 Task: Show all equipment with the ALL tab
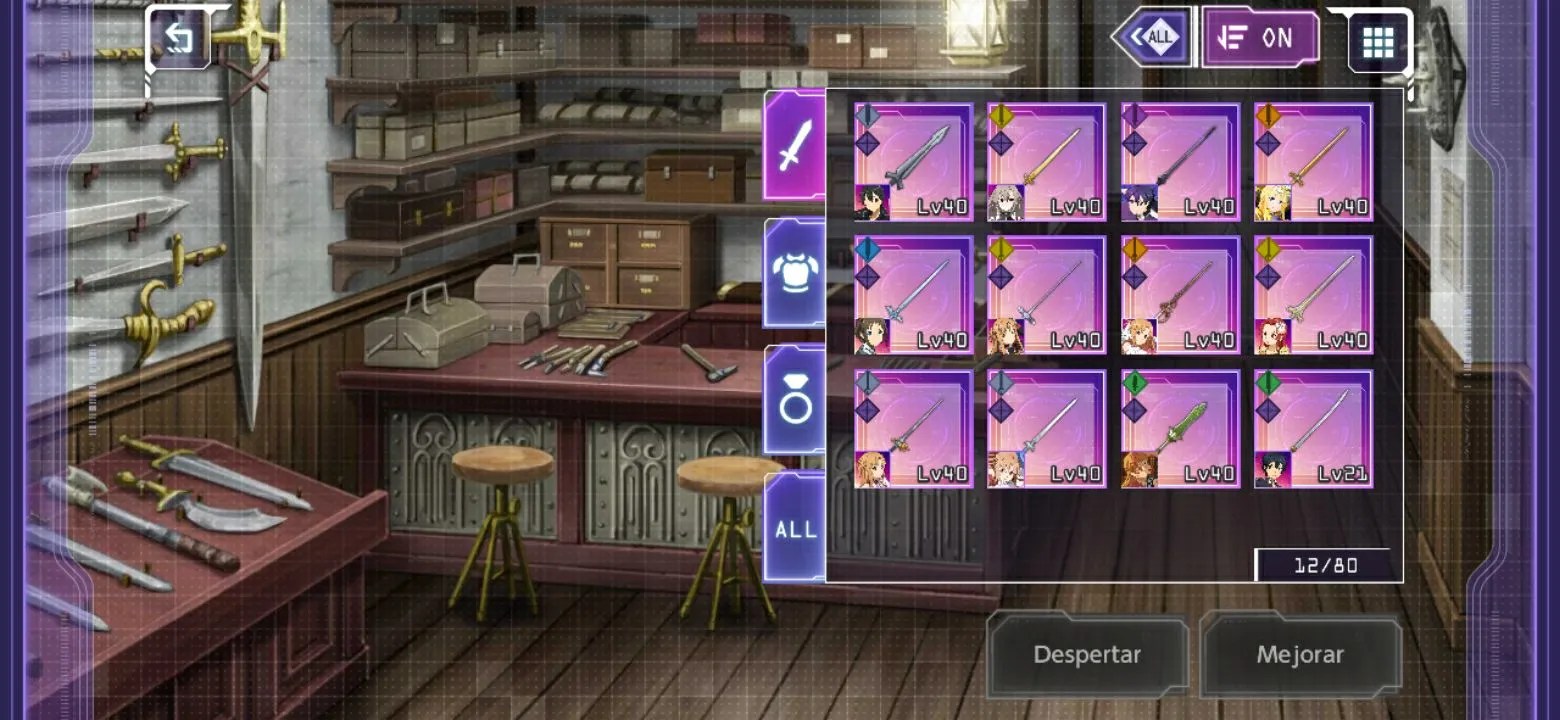[794, 529]
